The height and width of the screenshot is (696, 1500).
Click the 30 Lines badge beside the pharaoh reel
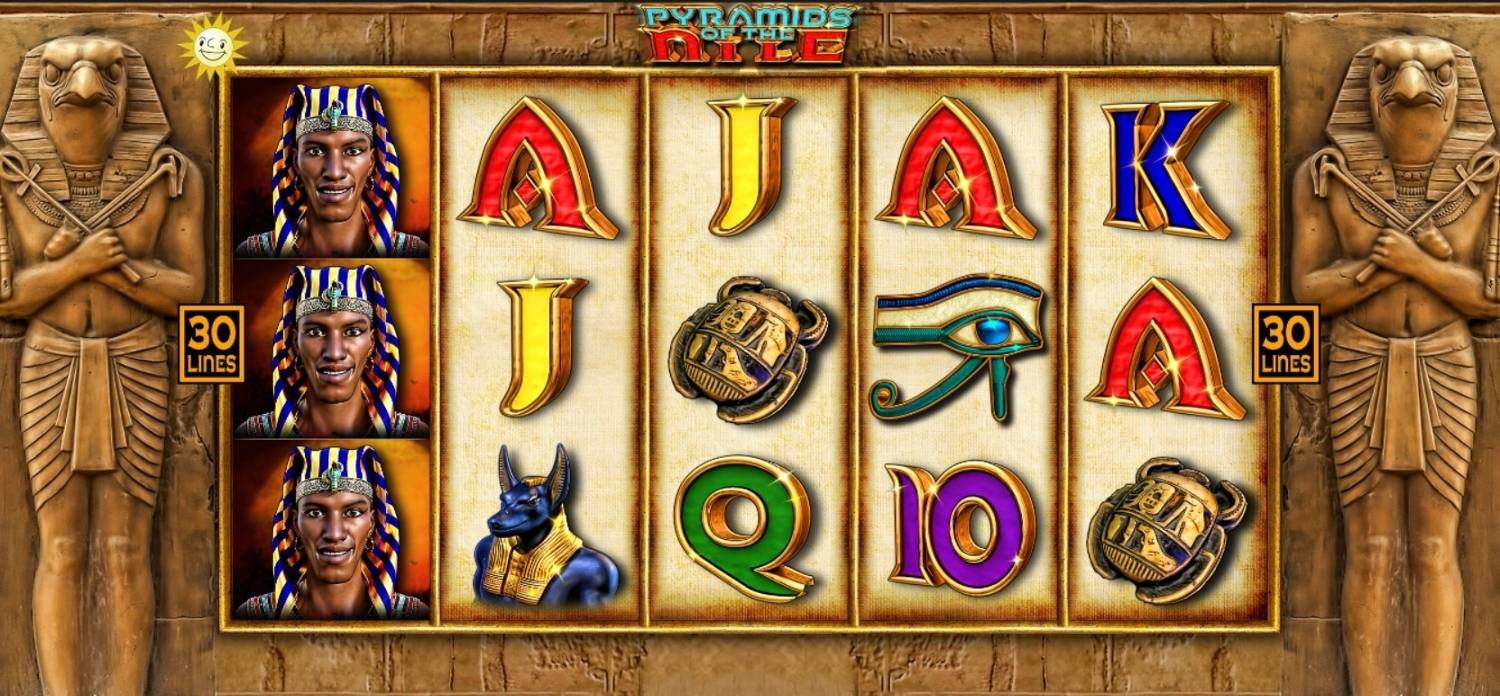[x=212, y=344]
